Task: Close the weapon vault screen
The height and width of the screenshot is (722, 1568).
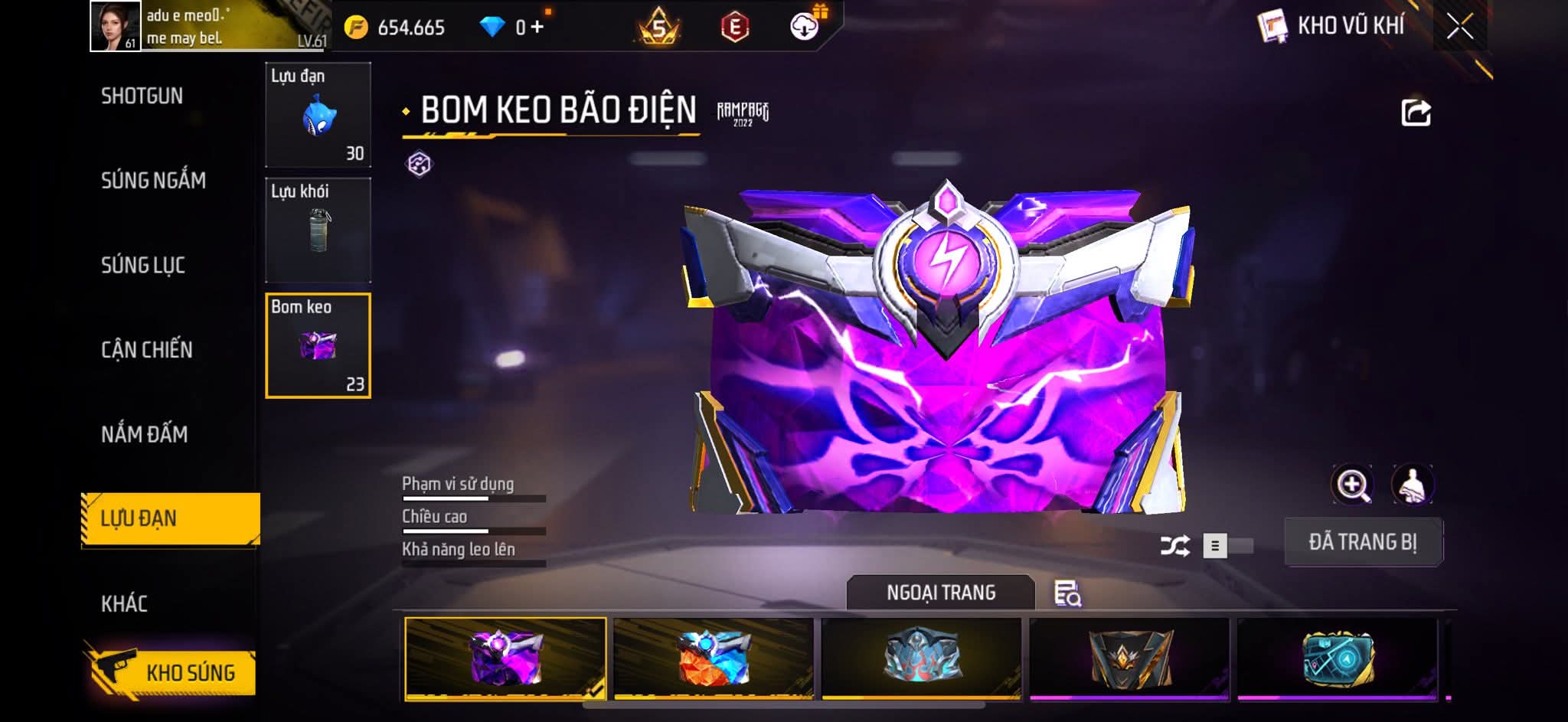Action: [x=1459, y=28]
